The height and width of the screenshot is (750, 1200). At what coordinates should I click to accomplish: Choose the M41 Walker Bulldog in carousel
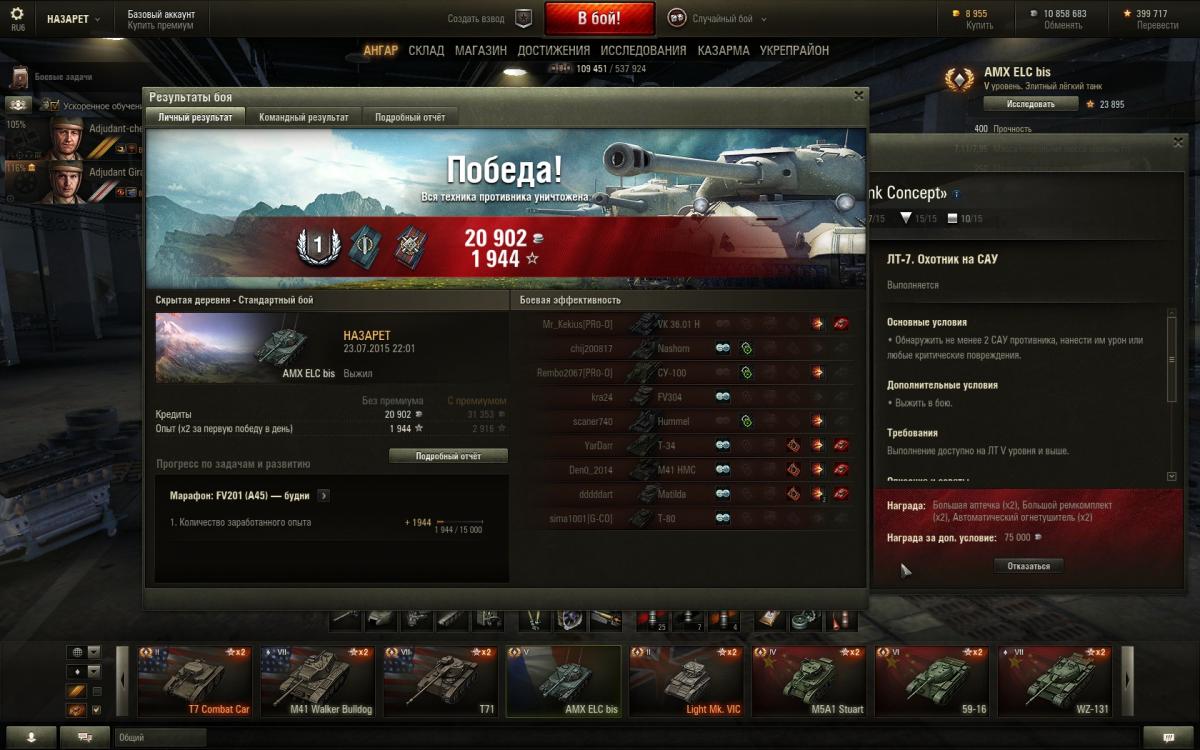pos(317,682)
